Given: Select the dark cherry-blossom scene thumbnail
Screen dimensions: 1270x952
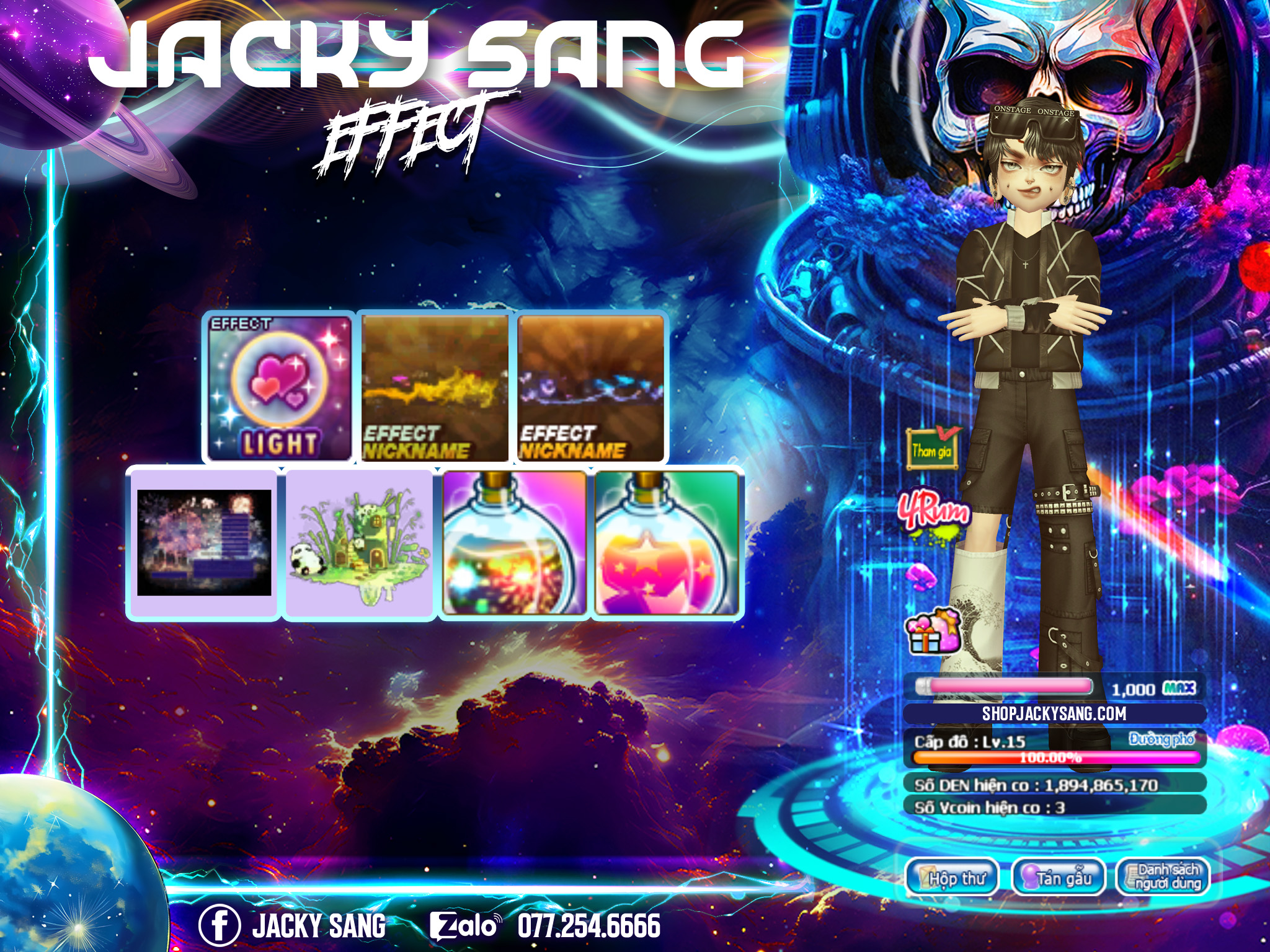Looking at the screenshot, I should tap(203, 543).
